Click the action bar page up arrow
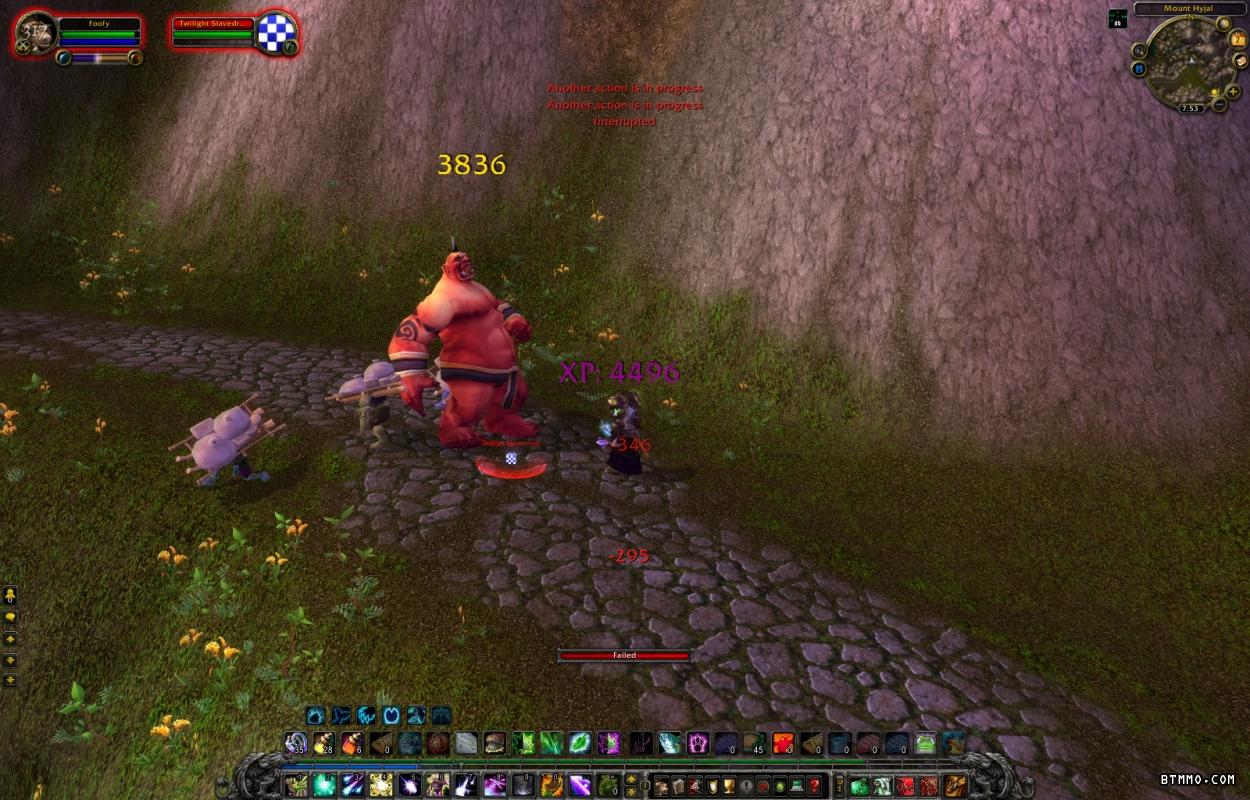 pos(632,778)
